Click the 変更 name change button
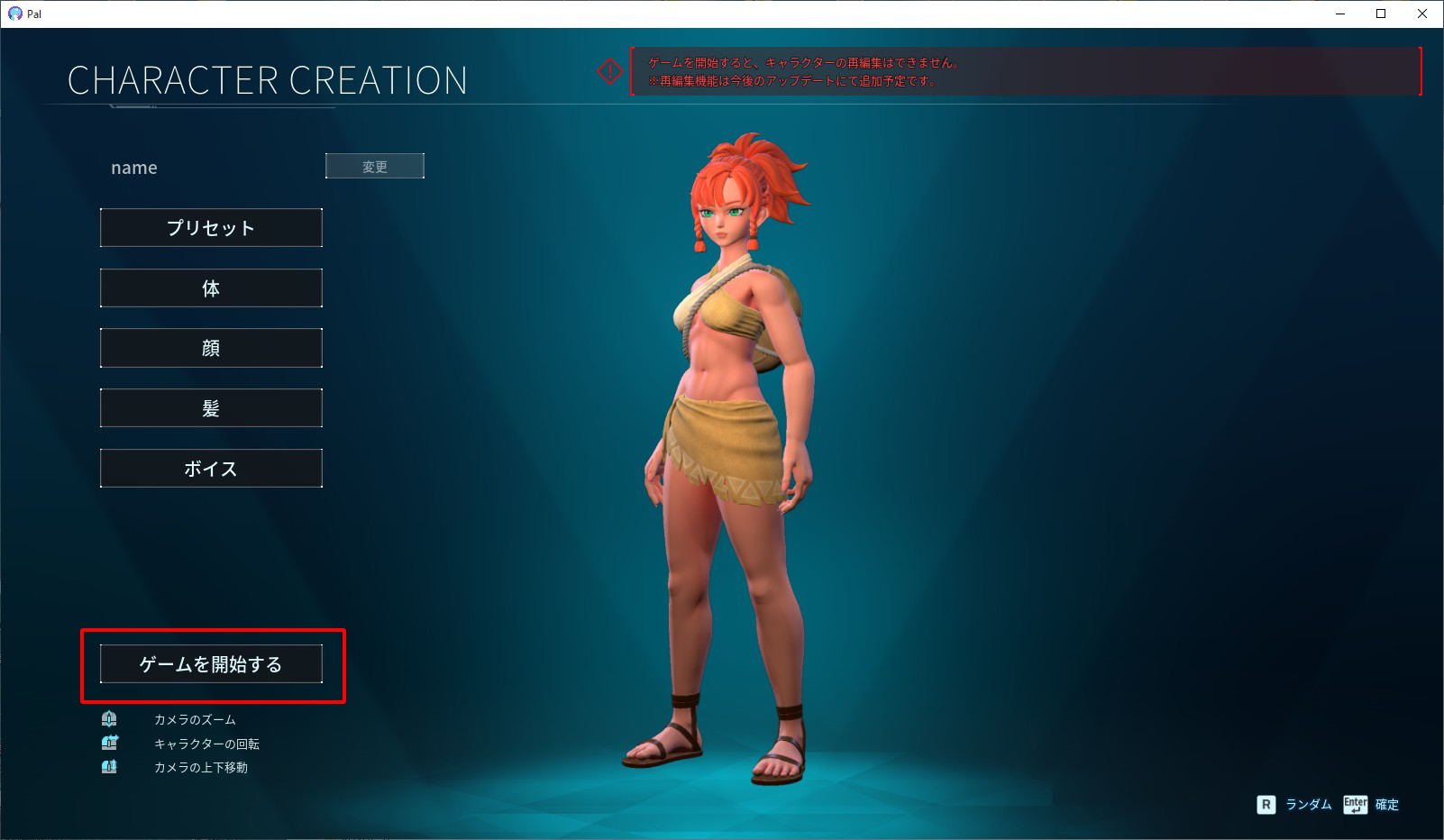 (374, 166)
